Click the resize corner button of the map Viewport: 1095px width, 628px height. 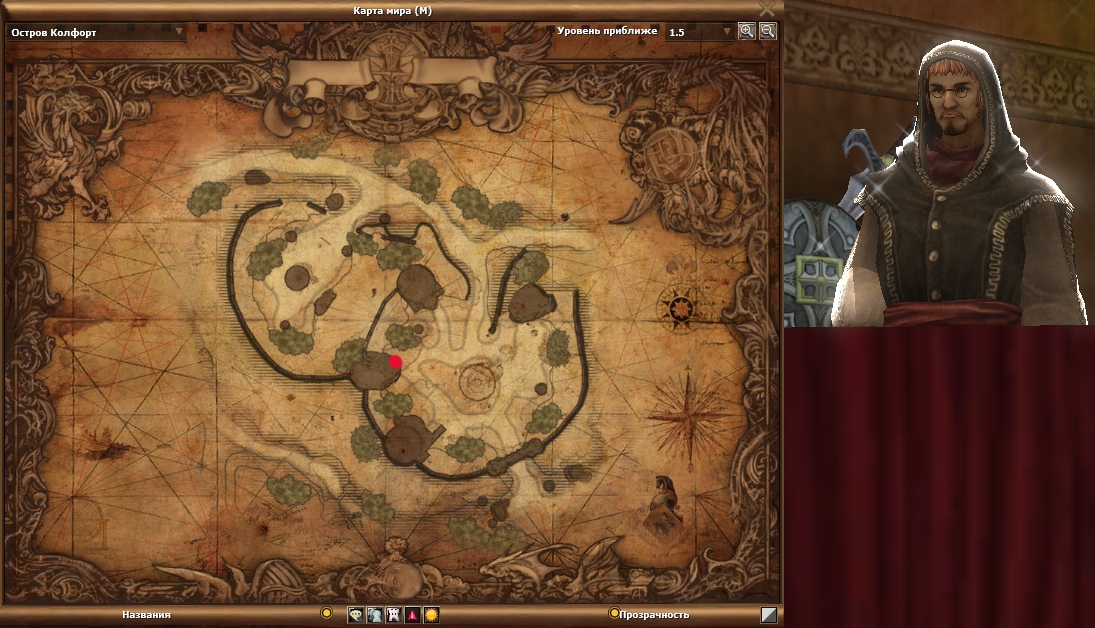point(768,615)
